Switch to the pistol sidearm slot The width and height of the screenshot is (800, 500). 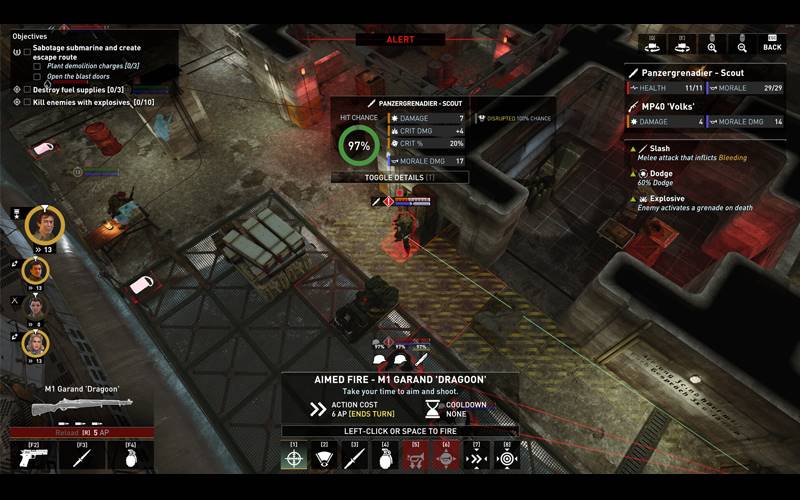click(x=33, y=458)
